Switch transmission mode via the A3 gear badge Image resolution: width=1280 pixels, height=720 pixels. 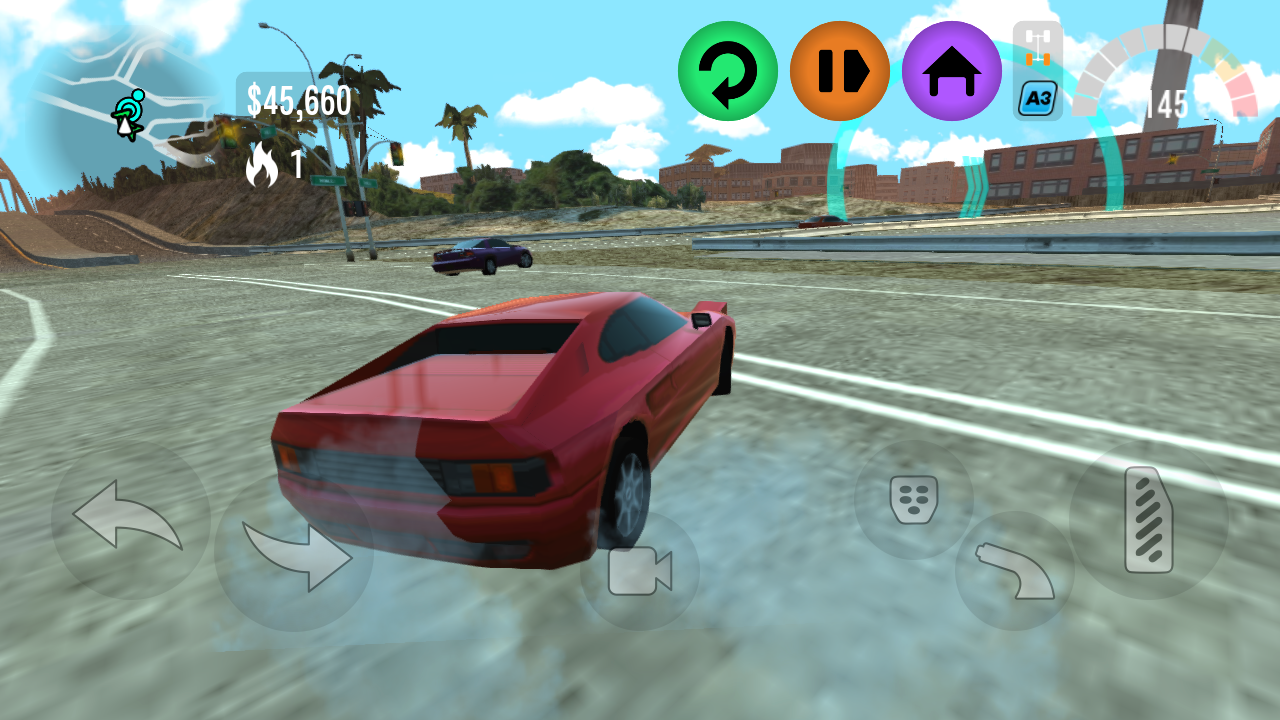[x=1036, y=99]
